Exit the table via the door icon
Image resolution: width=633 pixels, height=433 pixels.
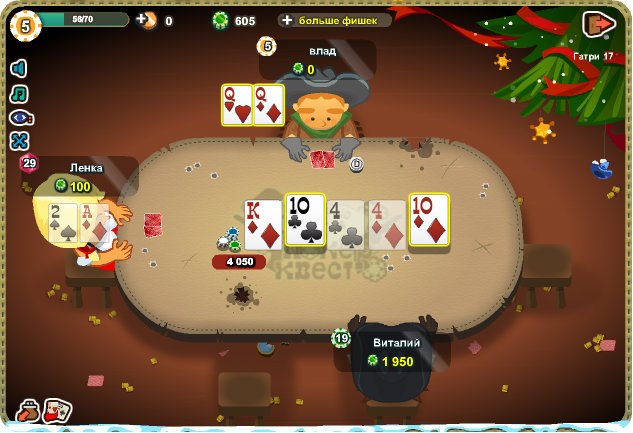click(598, 24)
